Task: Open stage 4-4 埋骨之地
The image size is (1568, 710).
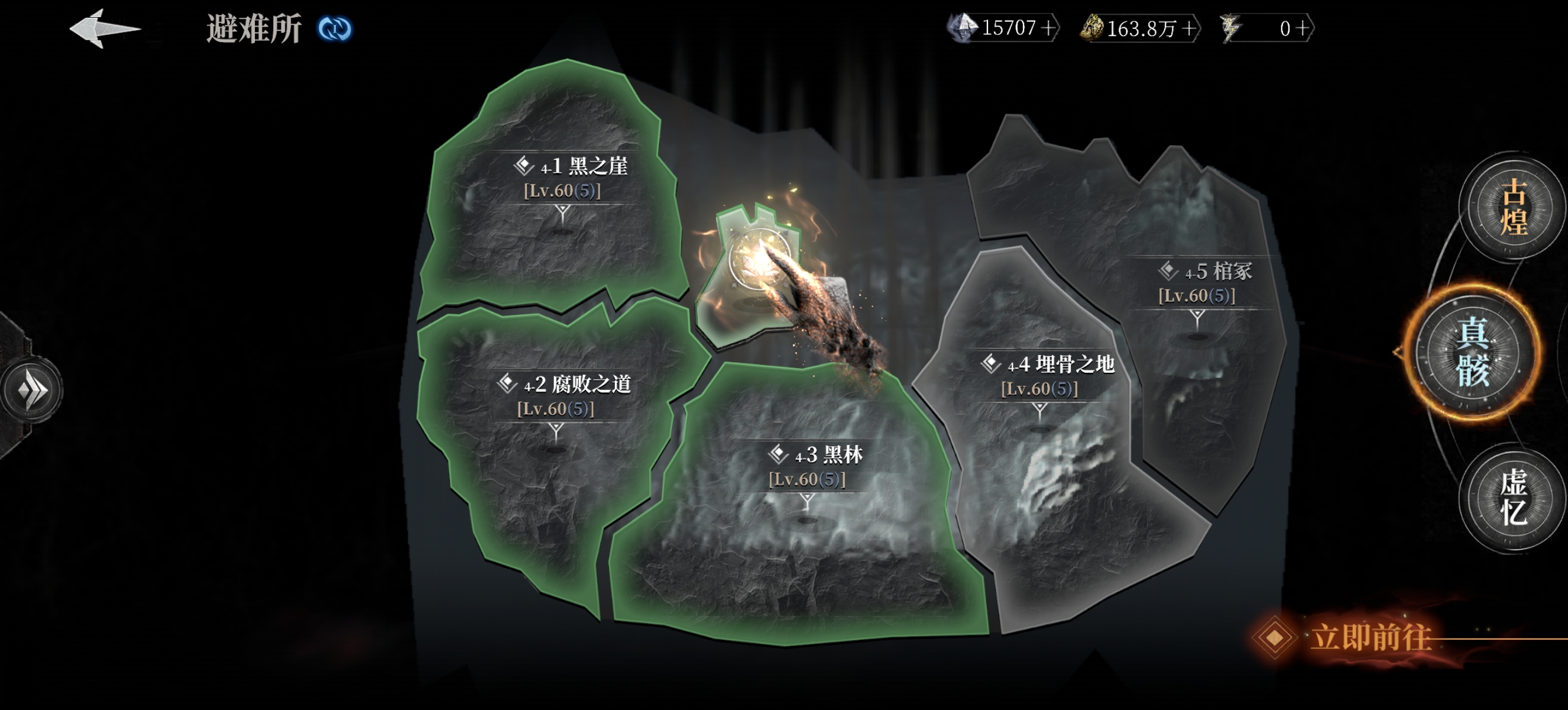Action: pos(1047,375)
